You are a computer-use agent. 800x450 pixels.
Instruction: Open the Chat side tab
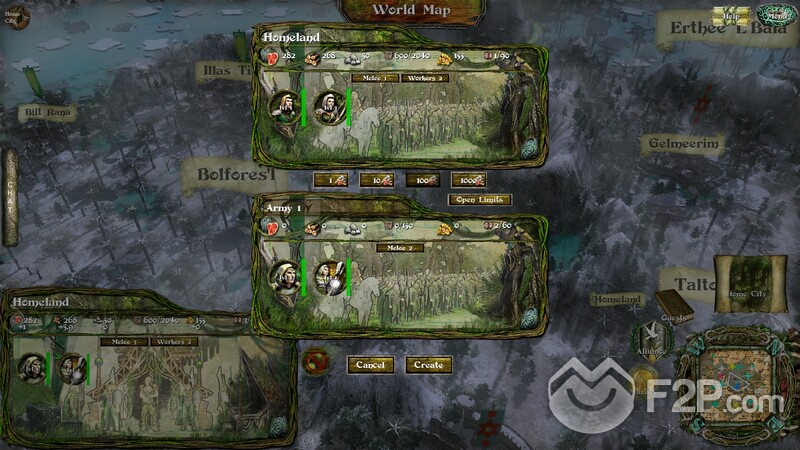tap(10, 196)
